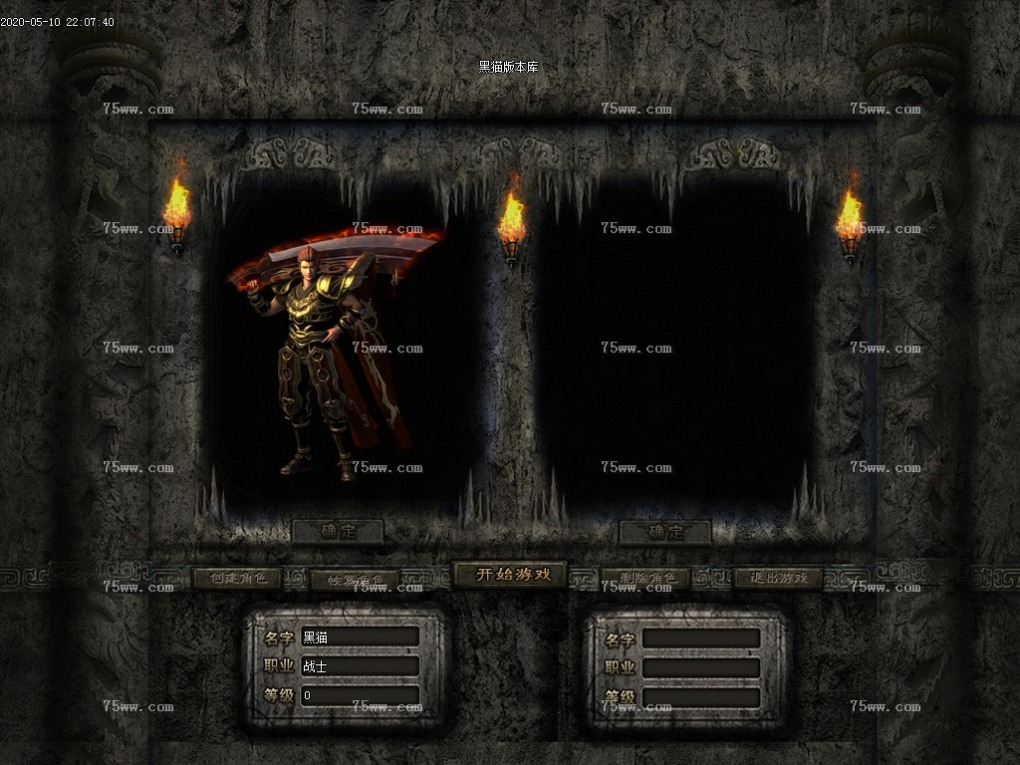Choose 恢复角色 to restore a character
This screenshot has height=765, width=1020.
click(354, 579)
